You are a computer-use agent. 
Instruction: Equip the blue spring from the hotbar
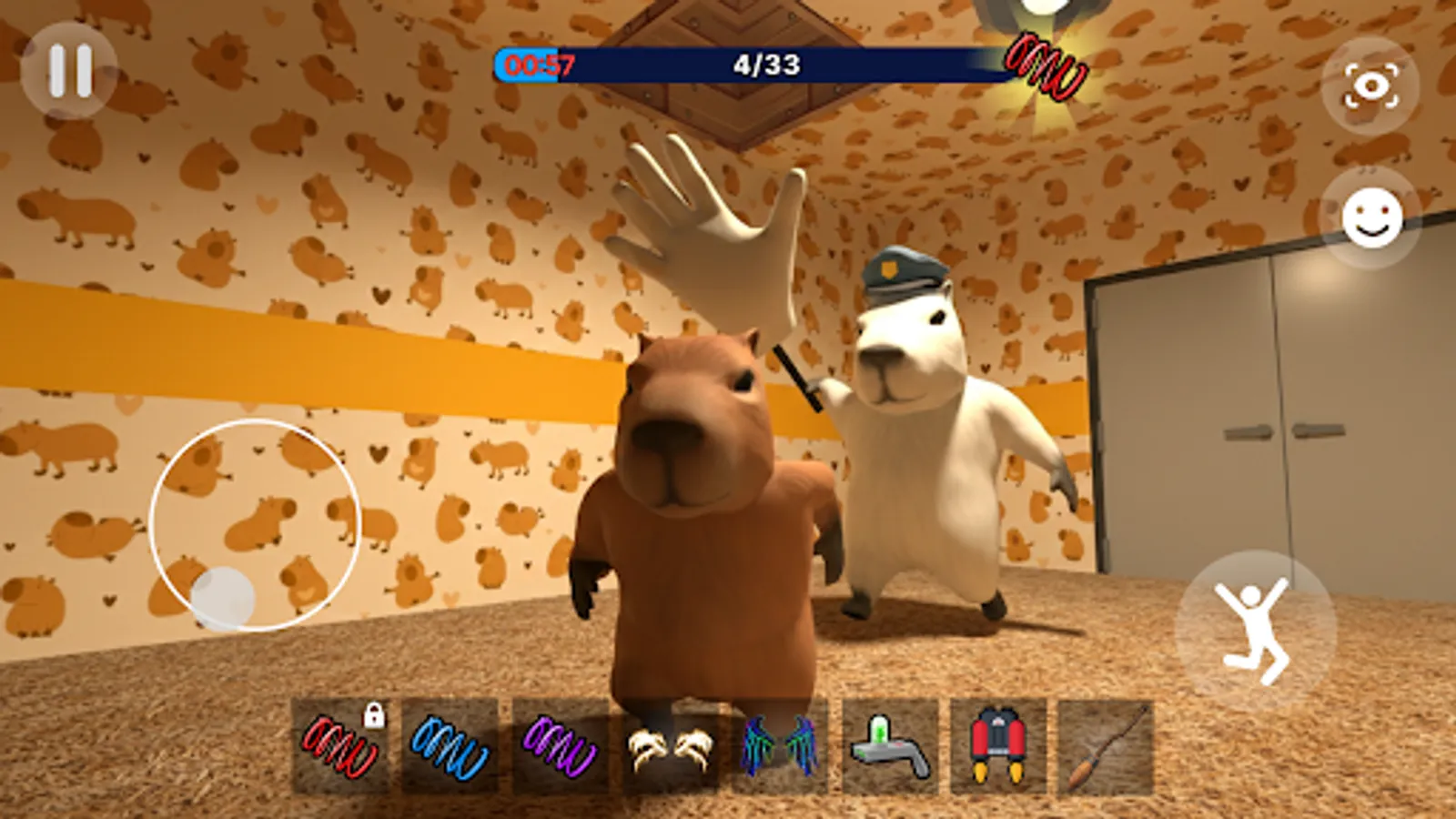(x=452, y=744)
